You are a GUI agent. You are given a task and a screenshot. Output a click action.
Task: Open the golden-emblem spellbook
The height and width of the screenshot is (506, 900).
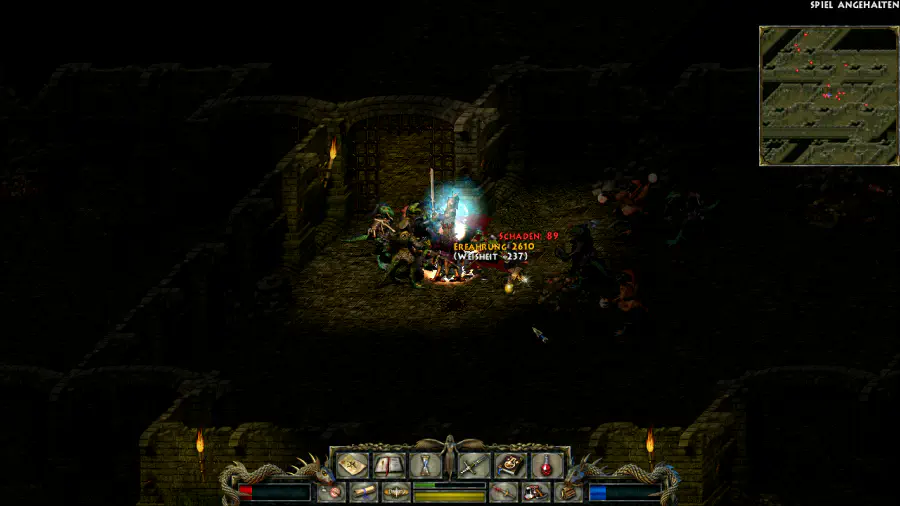[x=510, y=464]
